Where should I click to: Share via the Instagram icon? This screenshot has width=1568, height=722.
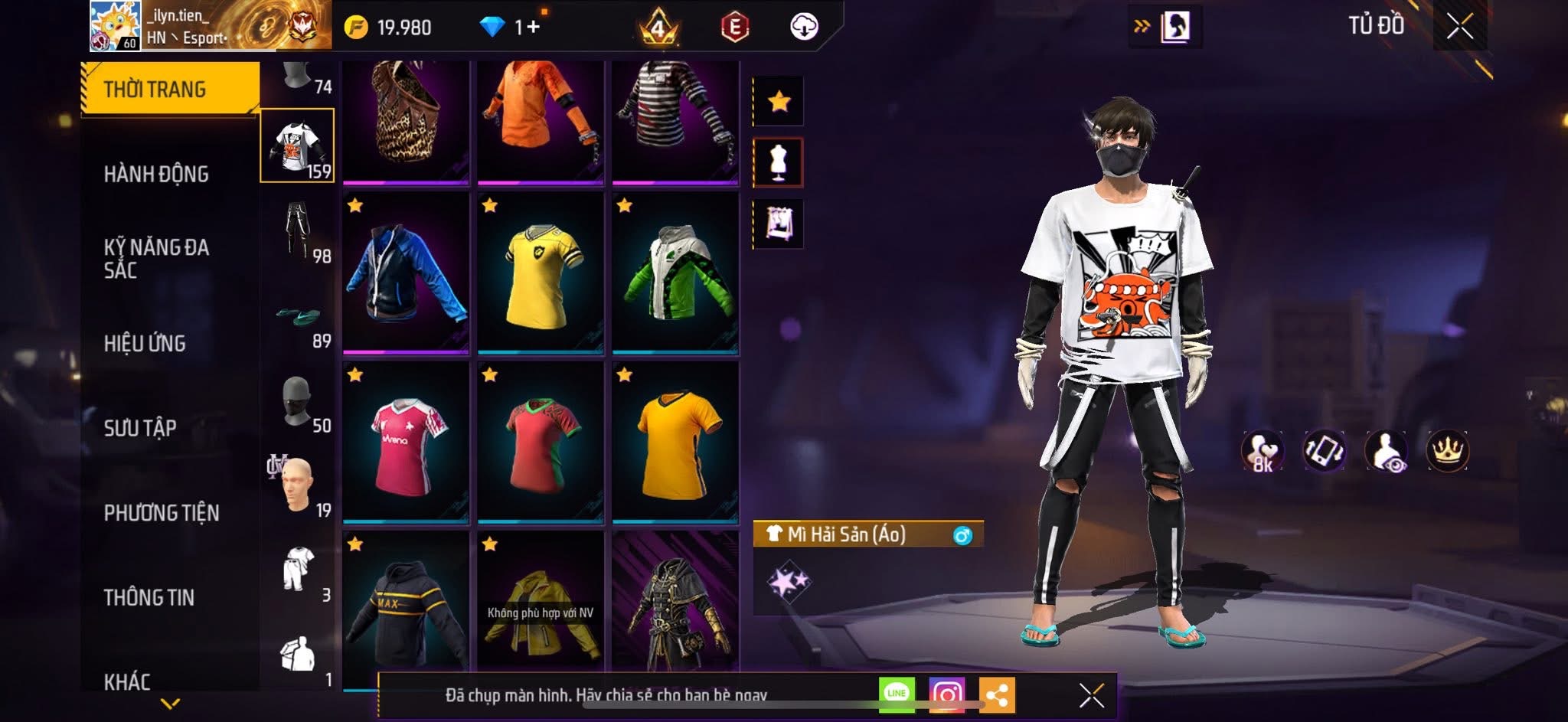(947, 695)
